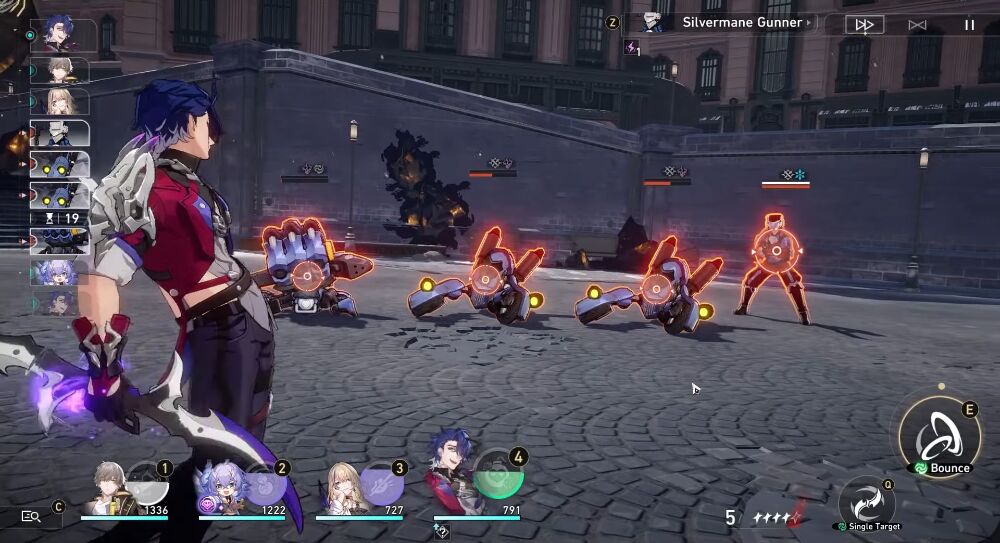Image resolution: width=1000 pixels, height=543 pixels.
Task: Open the battle details magnifier icon
Action: [31, 516]
